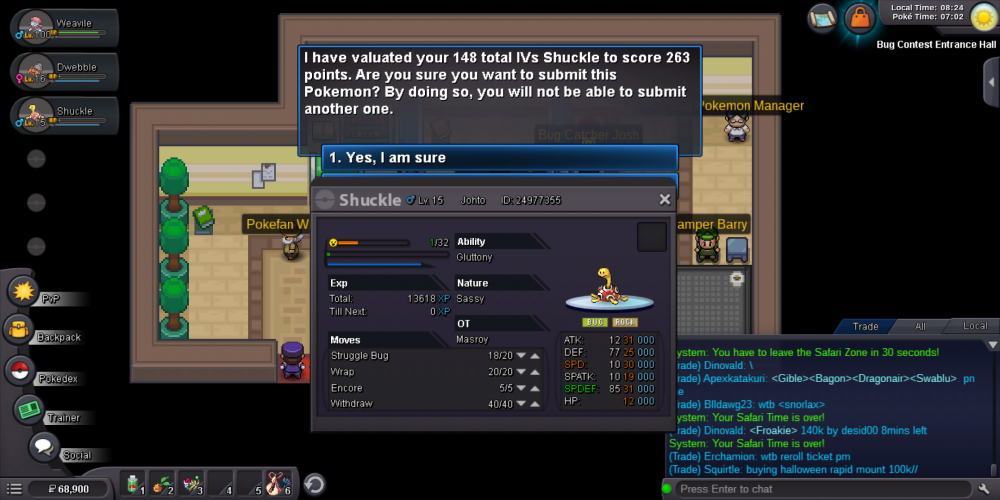This screenshot has height=500, width=1000.
Task: Open the hamburger main menu
Action: point(14,489)
